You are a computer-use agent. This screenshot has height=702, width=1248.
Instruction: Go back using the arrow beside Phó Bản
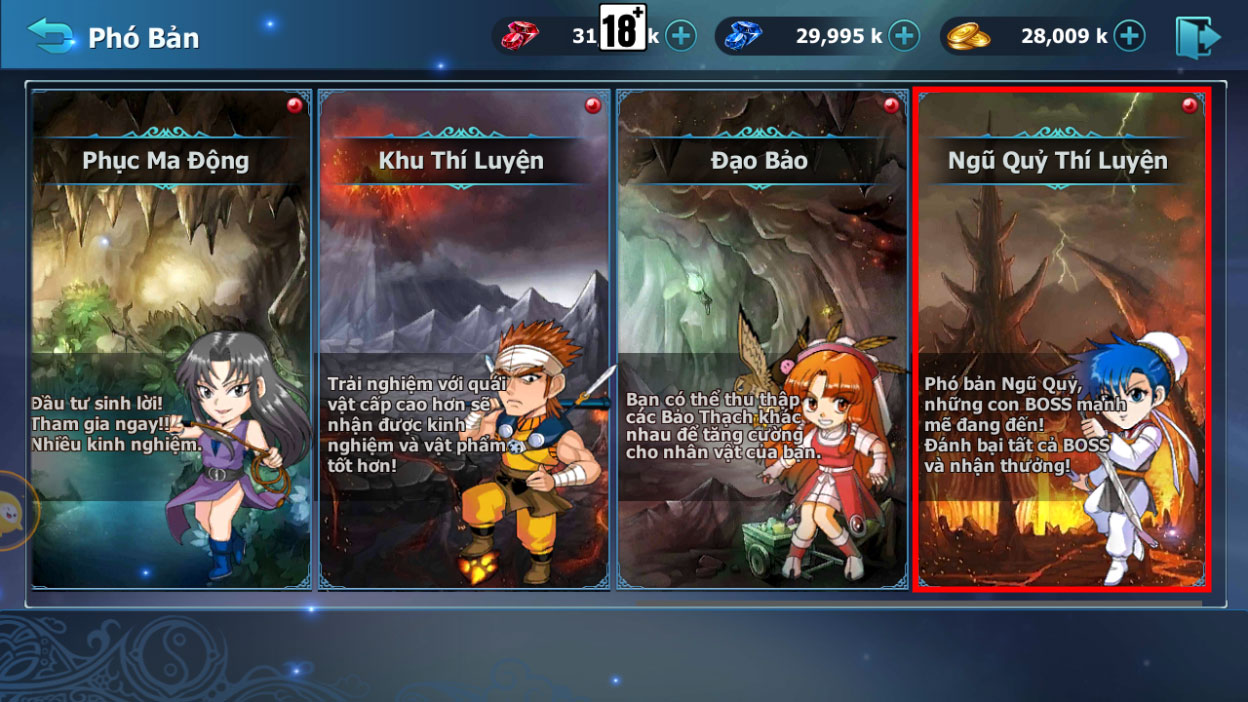click(51, 36)
